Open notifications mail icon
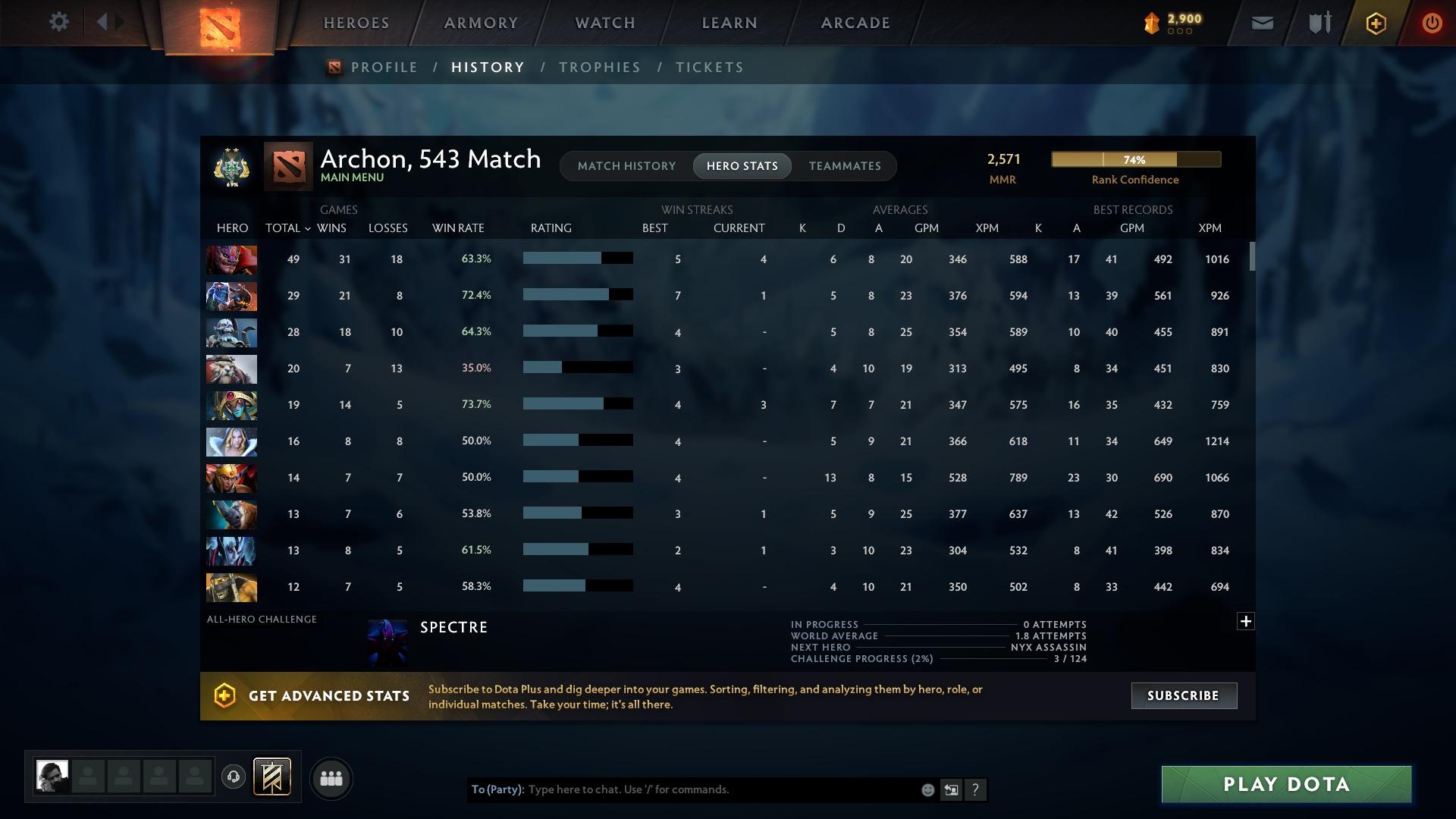Viewport: 1456px width, 819px height. (x=1261, y=23)
